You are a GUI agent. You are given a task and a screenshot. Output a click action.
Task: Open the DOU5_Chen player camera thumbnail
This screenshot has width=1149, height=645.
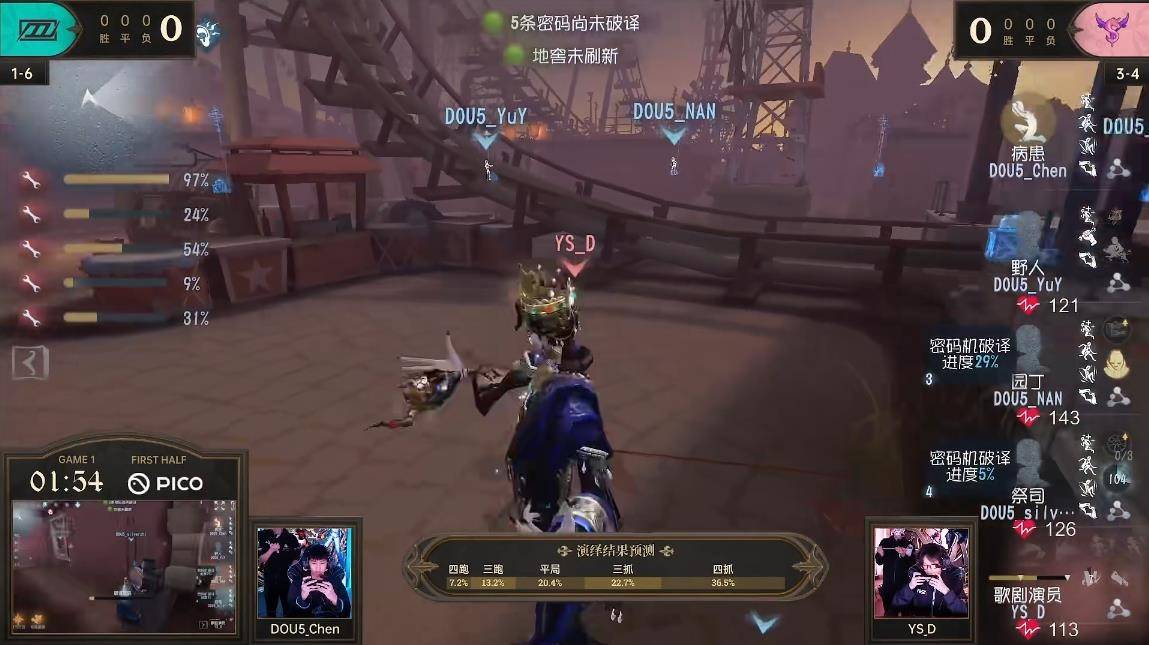pyautogui.click(x=304, y=572)
